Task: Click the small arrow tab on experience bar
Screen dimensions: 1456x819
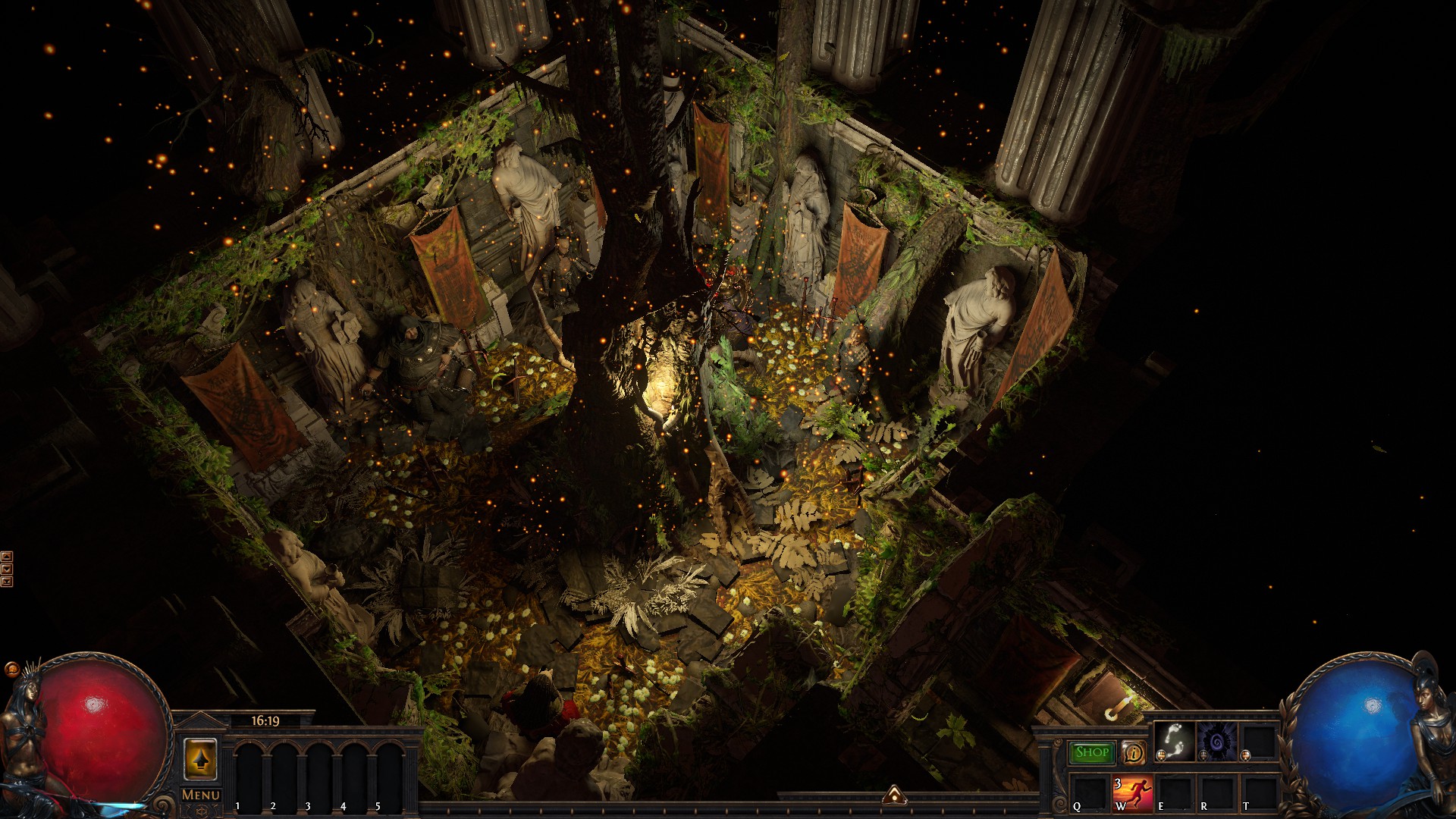Action: pyautogui.click(x=894, y=794)
